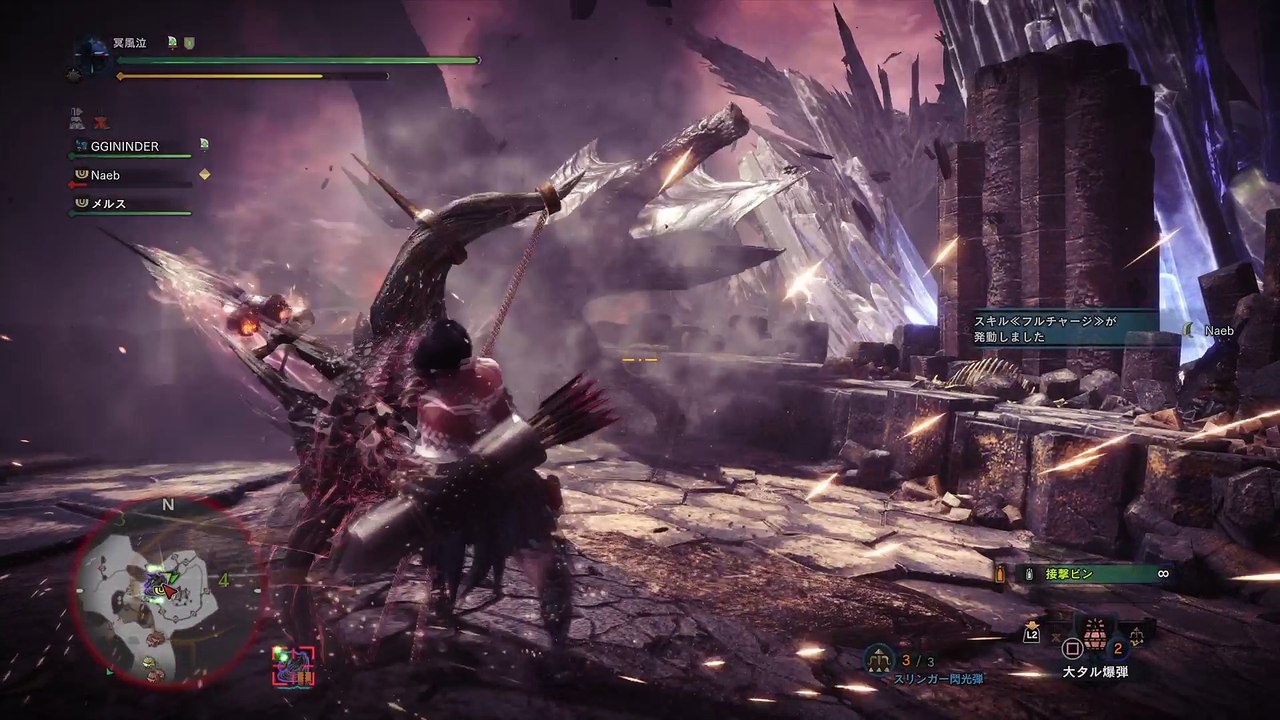Select the targeted monster icon beside minimap
The image size is (1280, 720).
(x=293, y=665)
